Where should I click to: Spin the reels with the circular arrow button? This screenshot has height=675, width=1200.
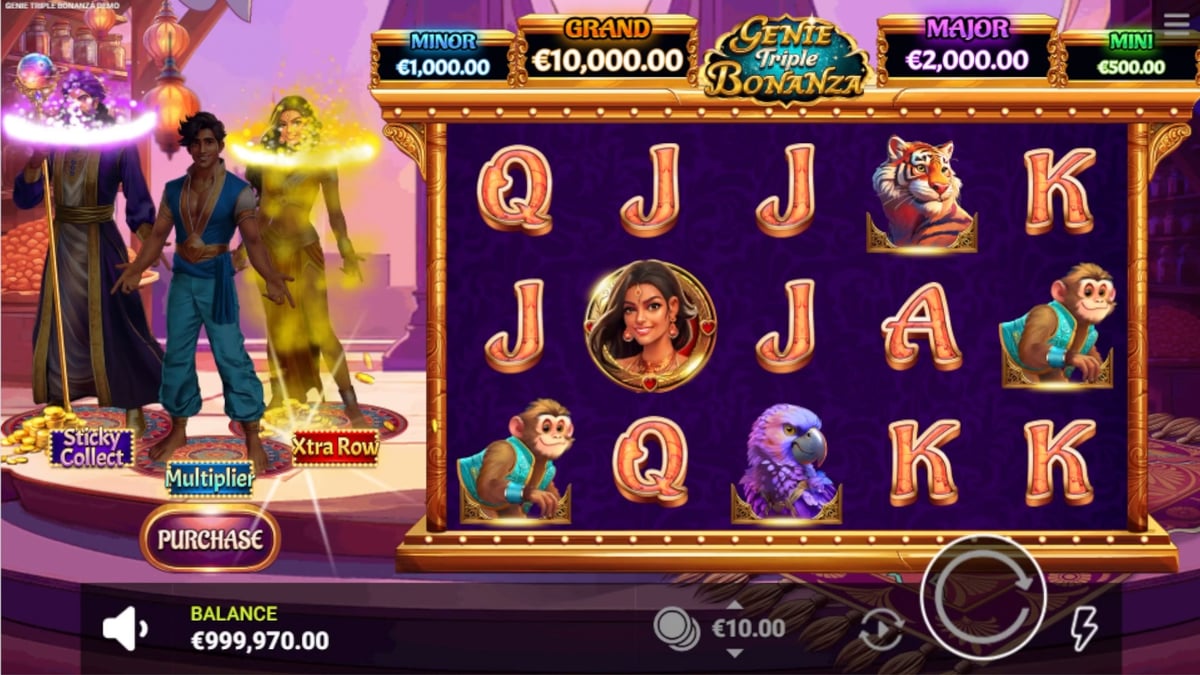(x=982, y=597)
